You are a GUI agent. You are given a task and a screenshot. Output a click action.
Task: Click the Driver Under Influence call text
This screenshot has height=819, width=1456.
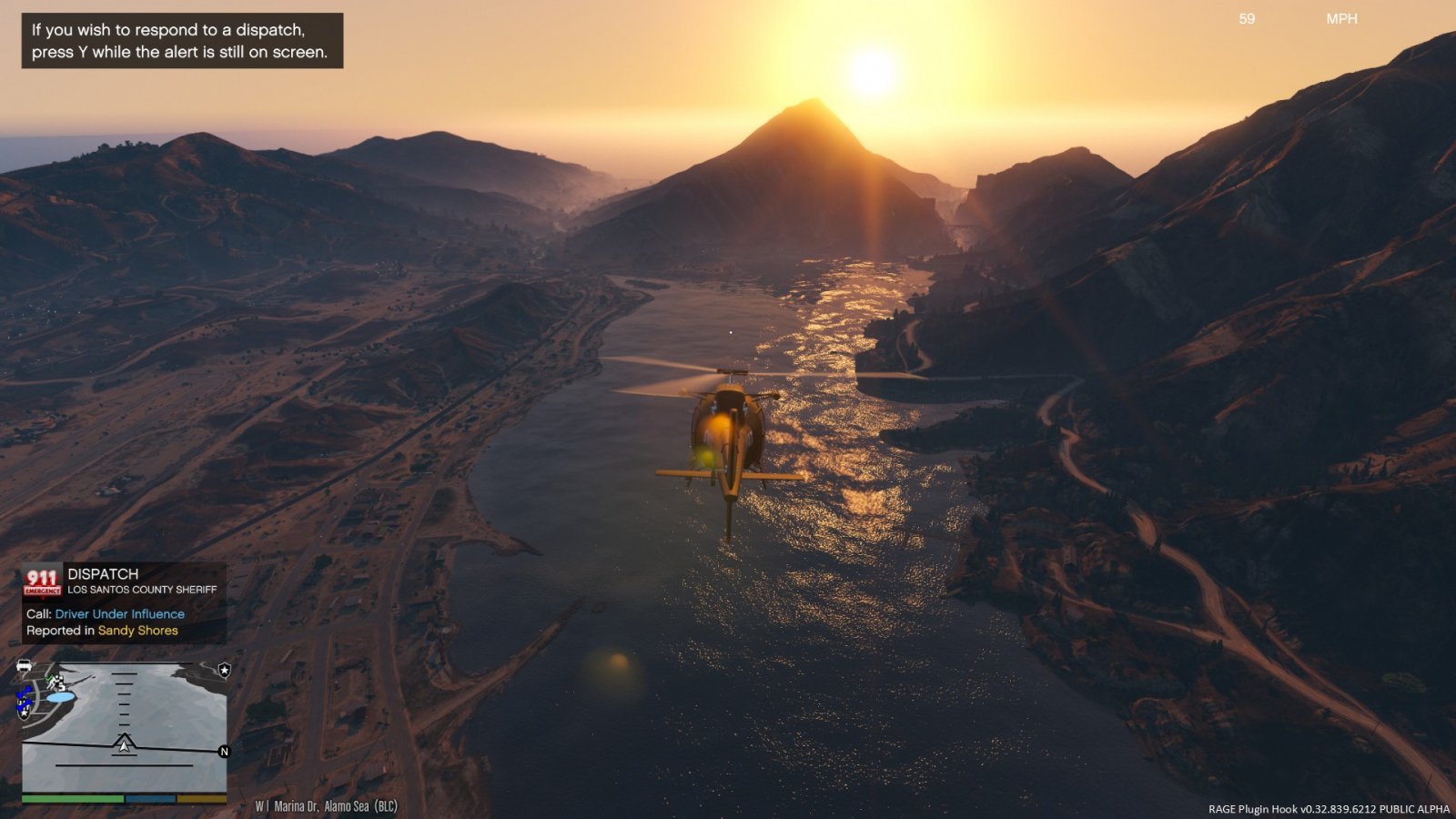119,614
